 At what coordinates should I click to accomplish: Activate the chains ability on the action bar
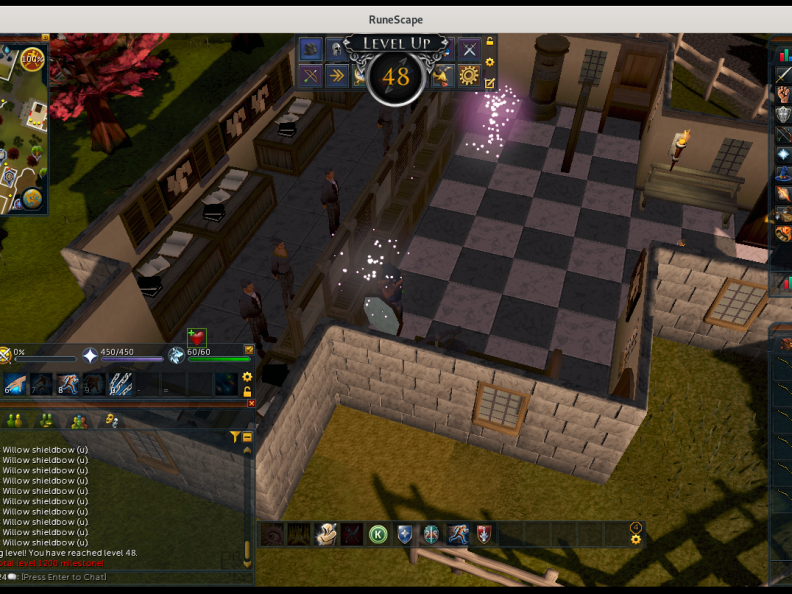click(x=121, y=383)
